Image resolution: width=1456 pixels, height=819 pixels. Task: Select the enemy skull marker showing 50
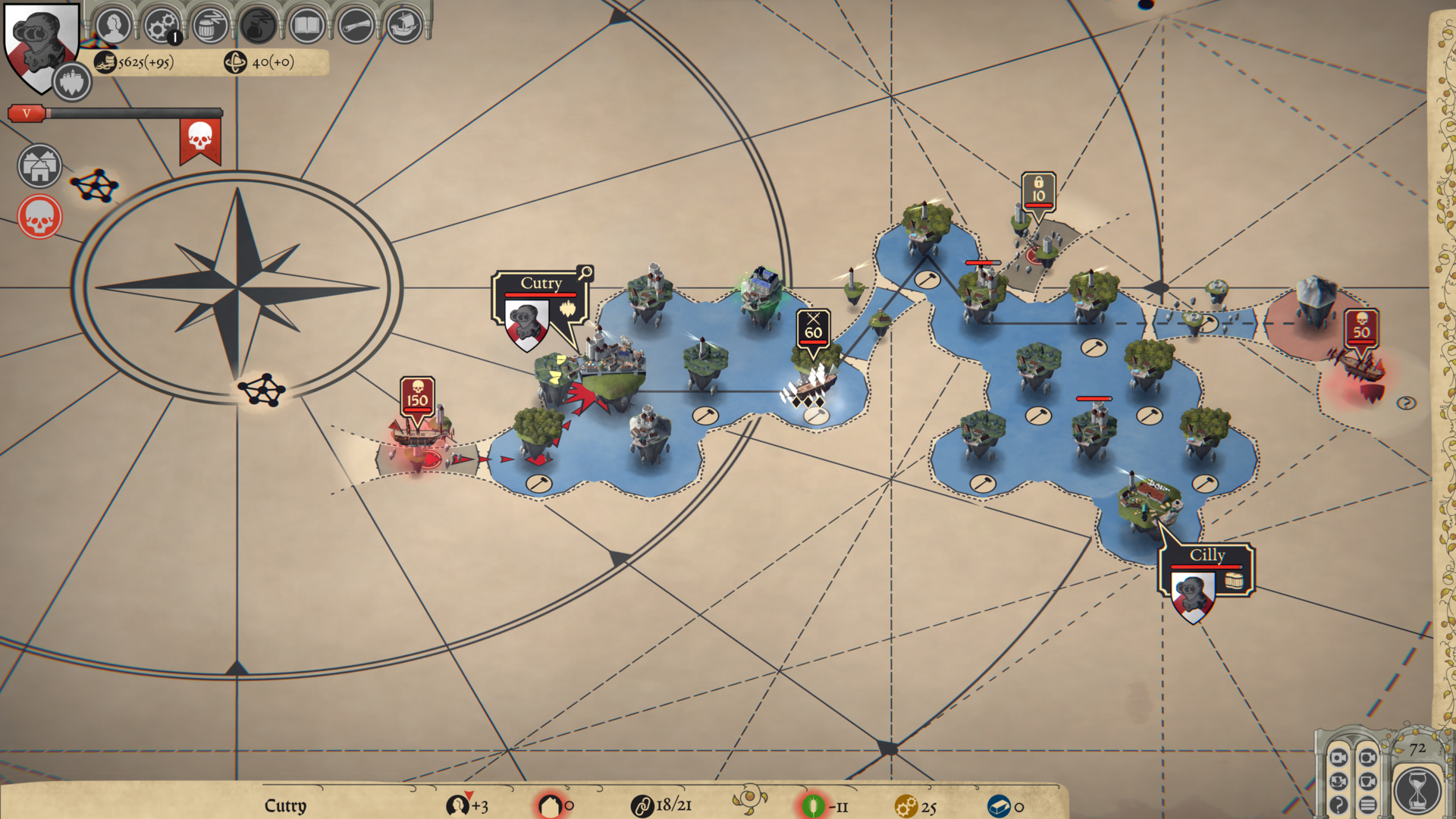[1361, 328]
